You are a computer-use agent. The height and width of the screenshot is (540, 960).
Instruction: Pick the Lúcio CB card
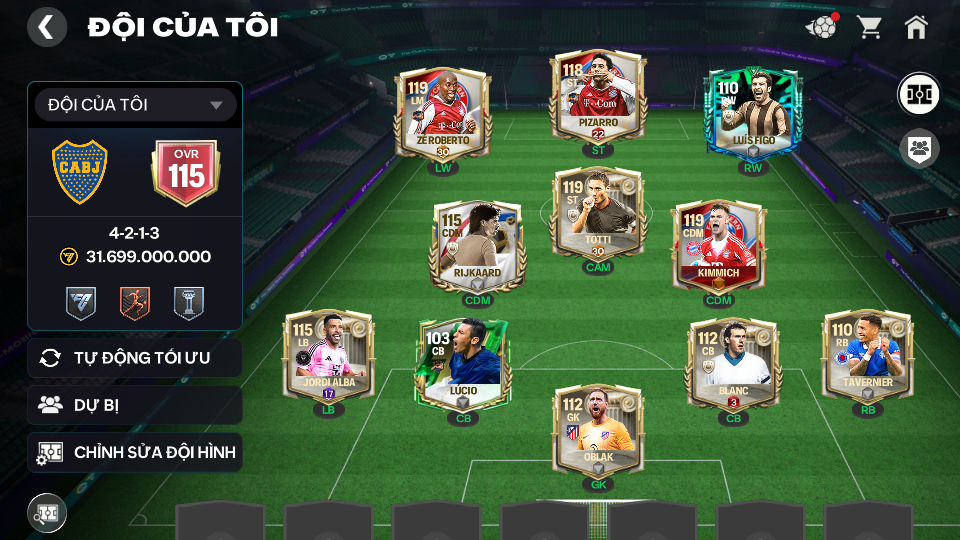pos(463,365)
